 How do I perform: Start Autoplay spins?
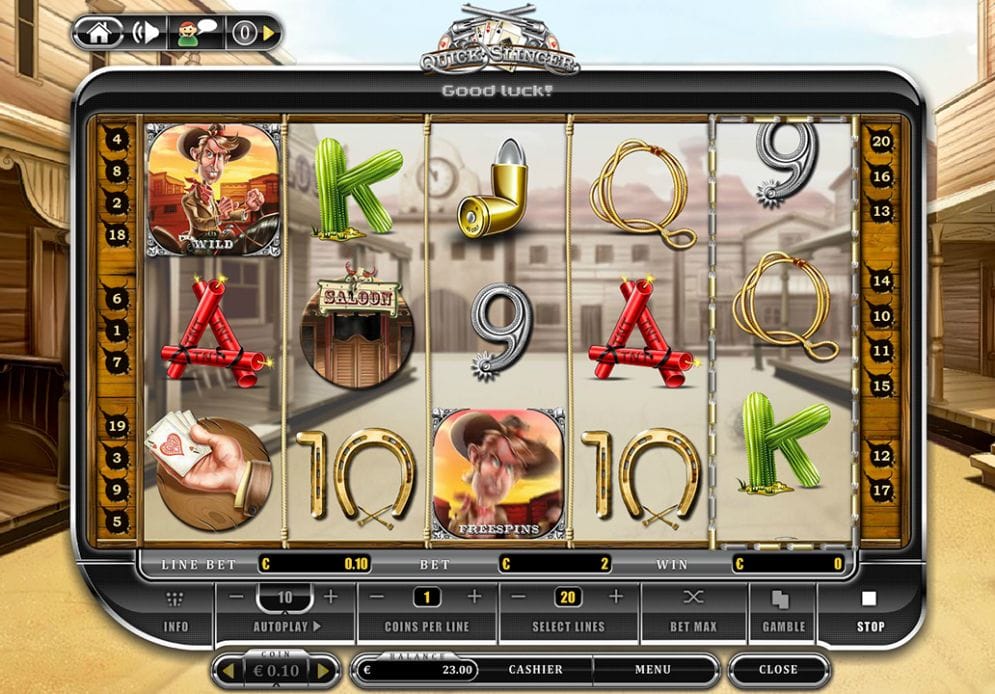285,627
